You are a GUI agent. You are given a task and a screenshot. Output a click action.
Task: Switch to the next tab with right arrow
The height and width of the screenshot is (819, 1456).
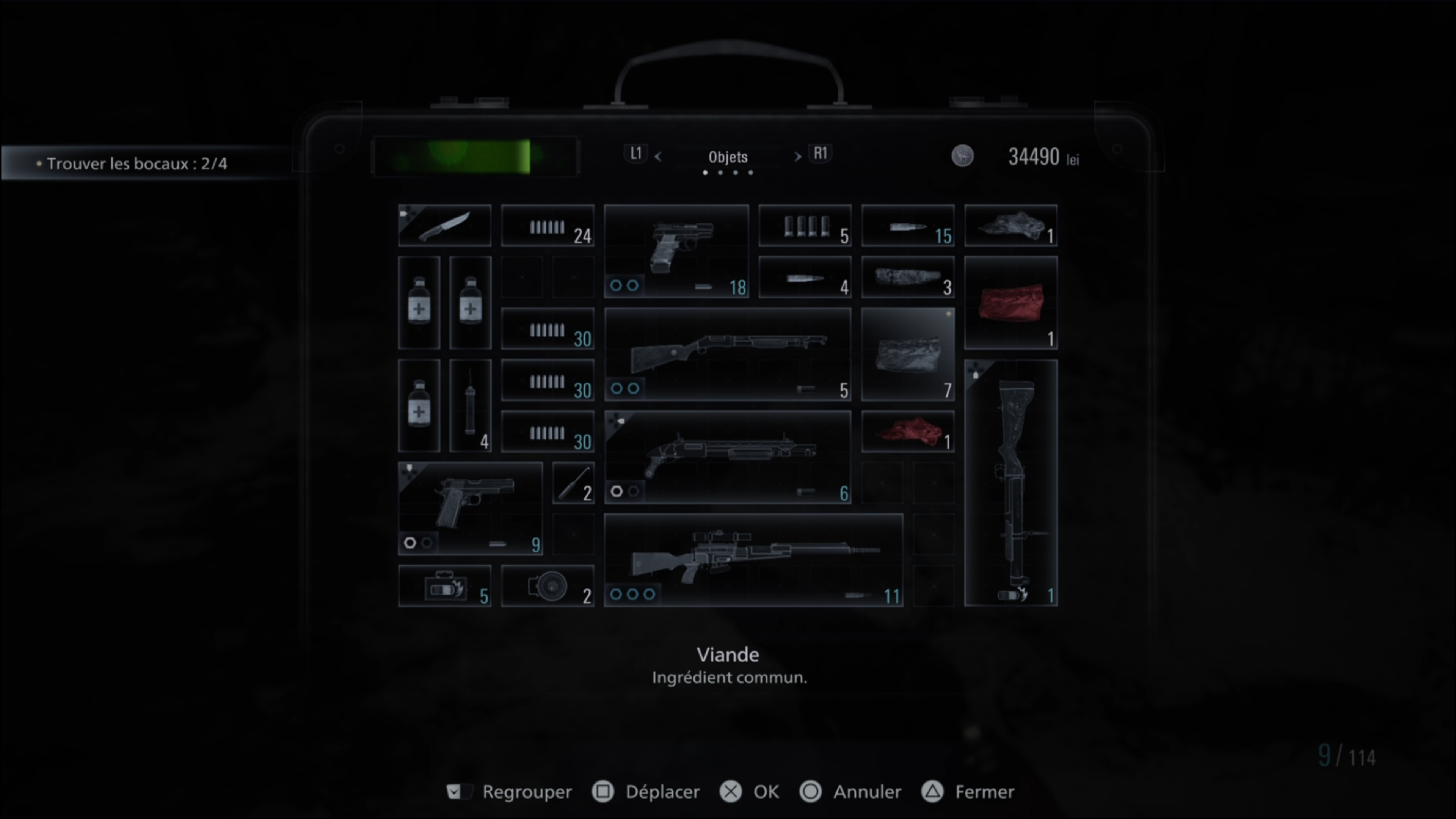click(x=797, y=157)
